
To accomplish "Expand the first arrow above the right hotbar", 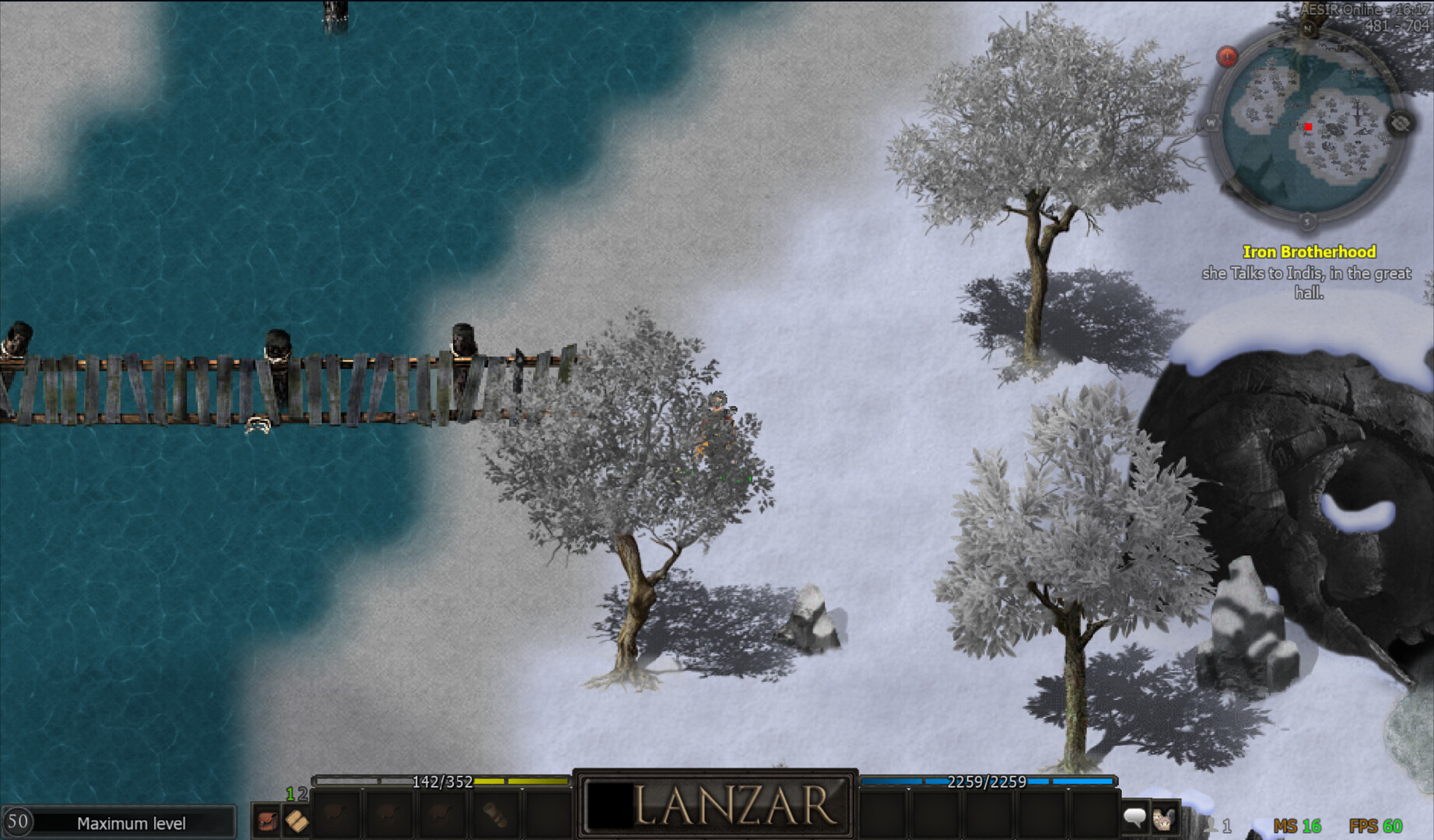I will pos(909,789).
